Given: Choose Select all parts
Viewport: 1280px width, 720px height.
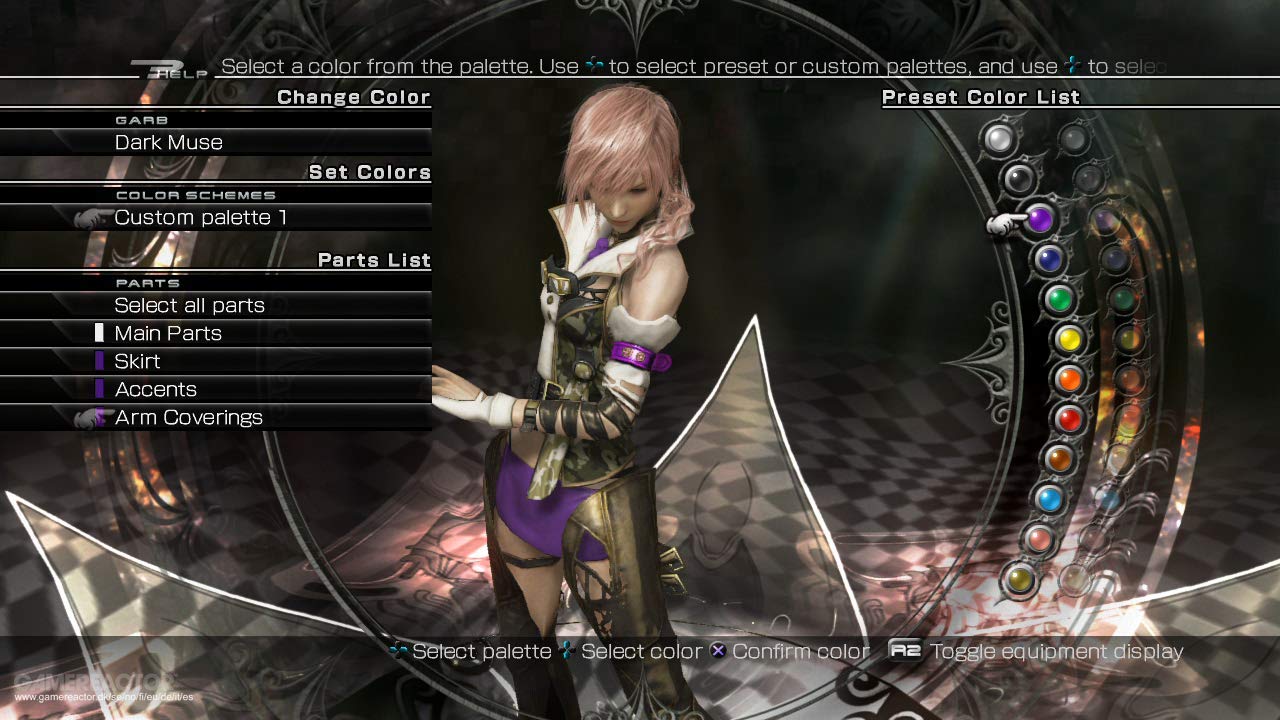Looking at the screenshot, I should click(x=189, y=305).
